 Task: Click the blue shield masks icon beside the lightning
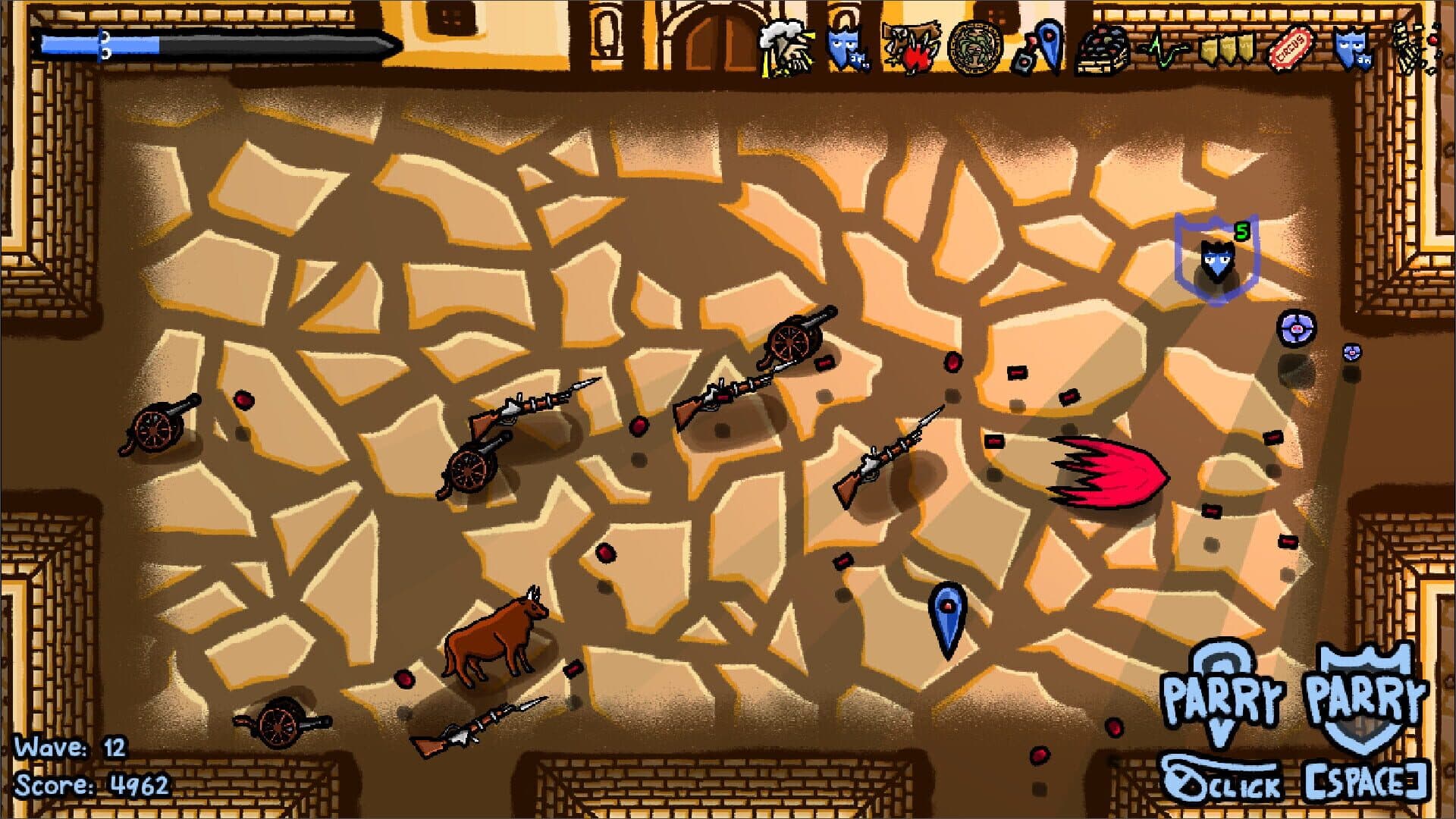pyautogui.click(x=844, y=47)
